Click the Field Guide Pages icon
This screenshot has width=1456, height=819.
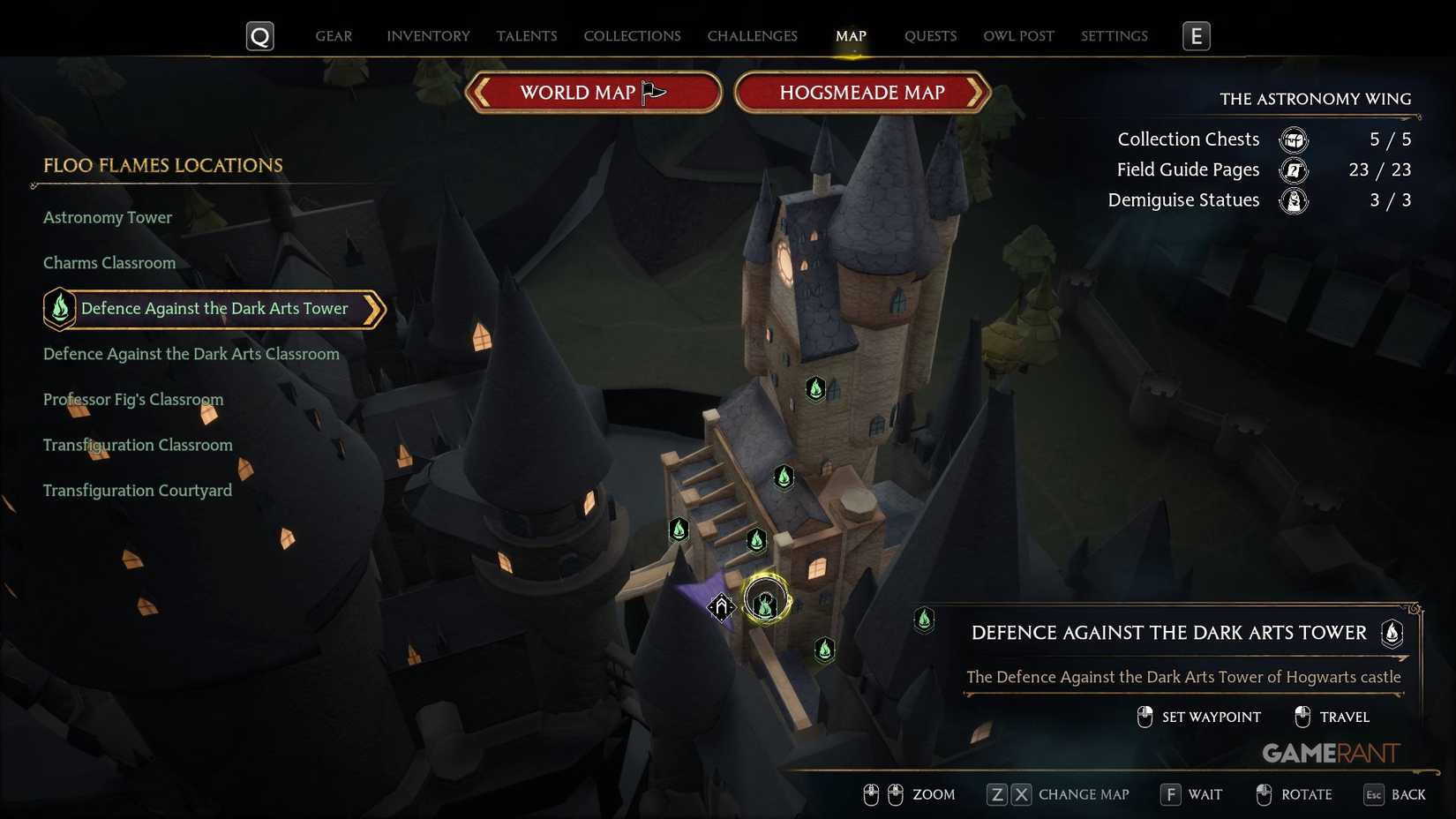pos(1294,169)
